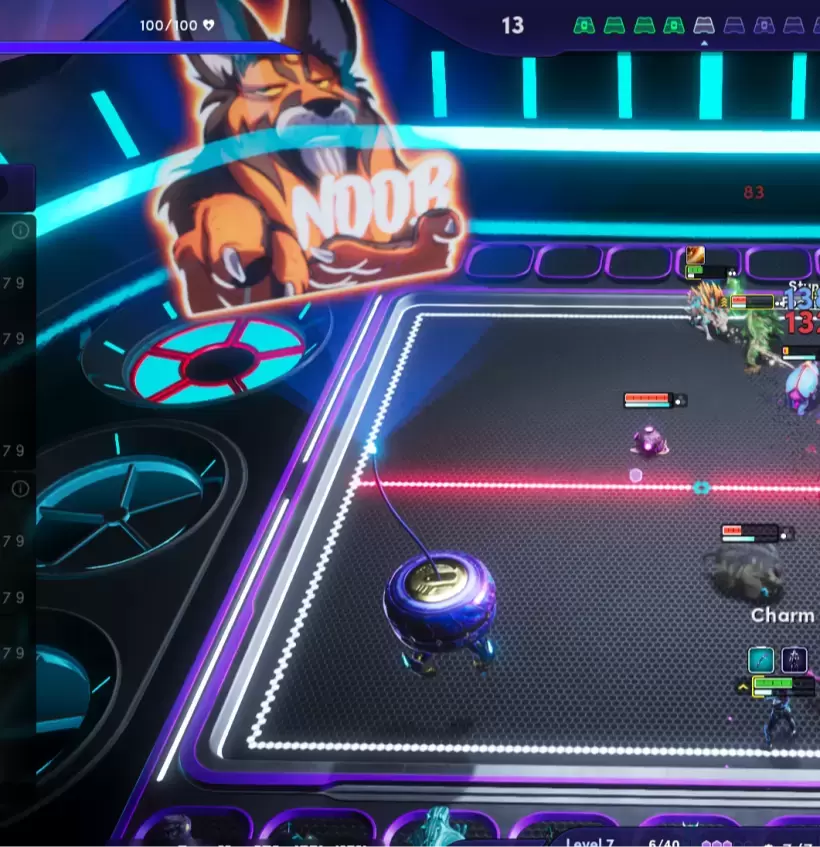
Task: Pick the teal champion on the bench
Action: (441, 828)
